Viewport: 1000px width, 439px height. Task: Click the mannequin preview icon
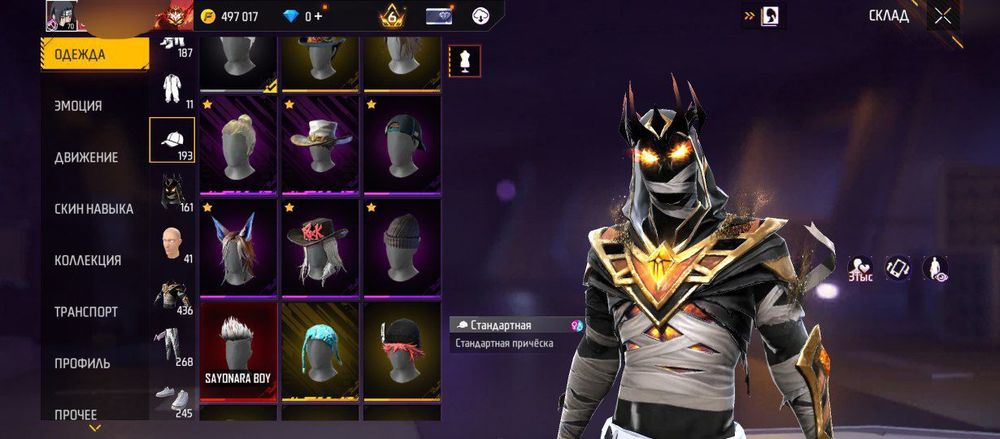point(464,60)
